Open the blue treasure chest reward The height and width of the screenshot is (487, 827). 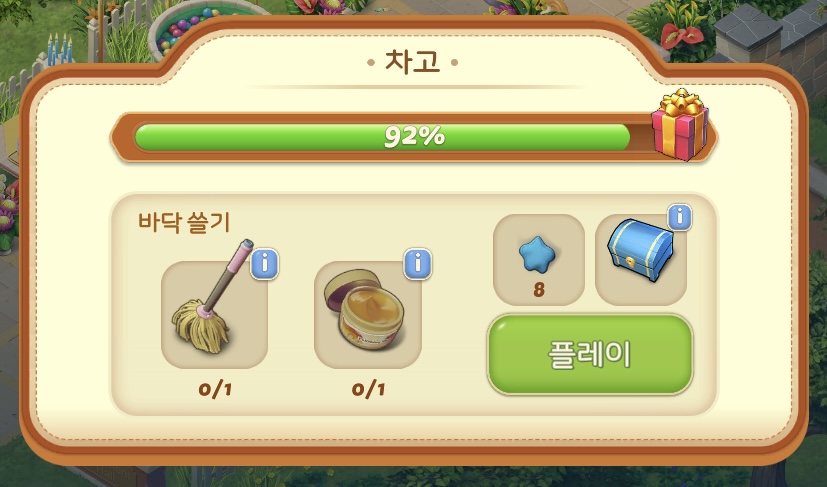point(638,260)
